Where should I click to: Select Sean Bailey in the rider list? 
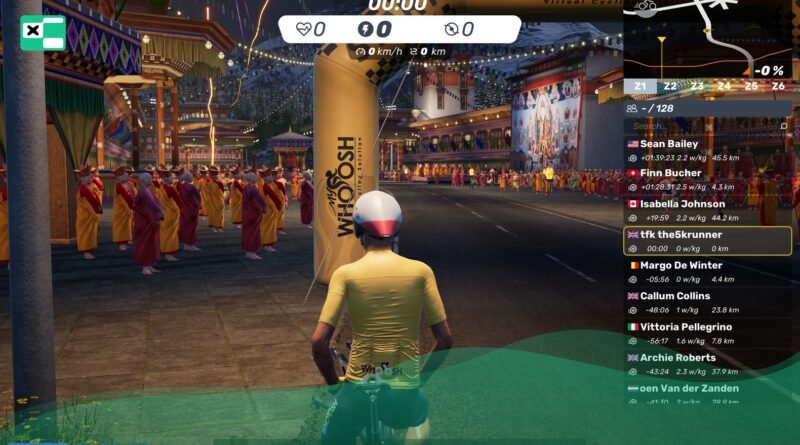coord(707,150)
